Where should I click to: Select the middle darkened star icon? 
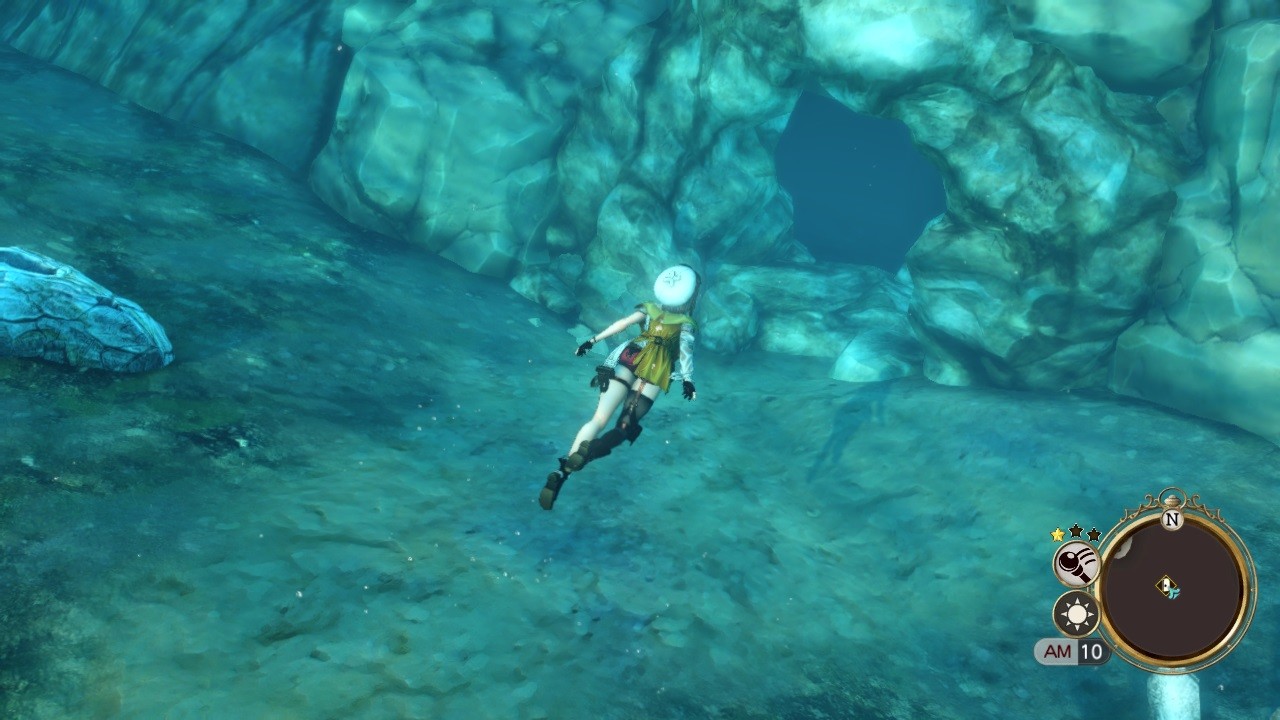click(x=1073, y=533)
